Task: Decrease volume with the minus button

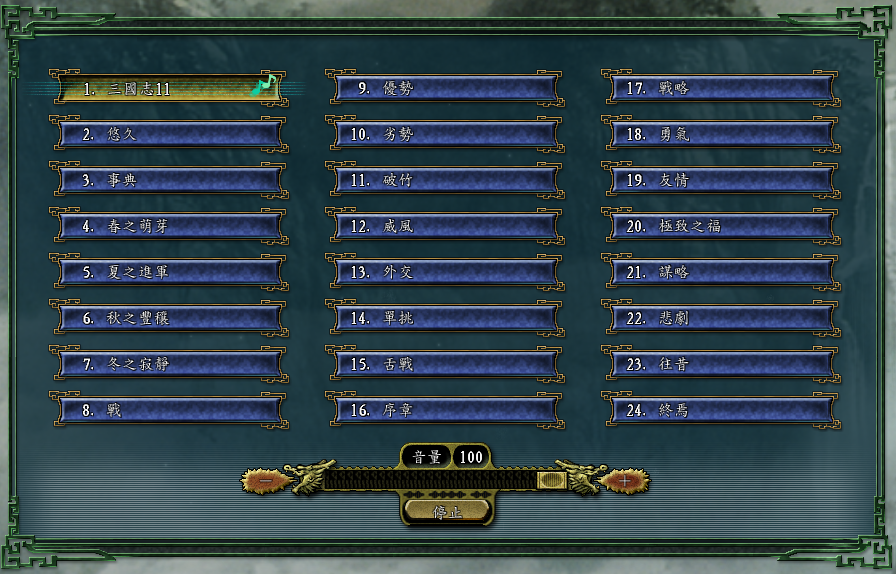Action: (267, 481)
